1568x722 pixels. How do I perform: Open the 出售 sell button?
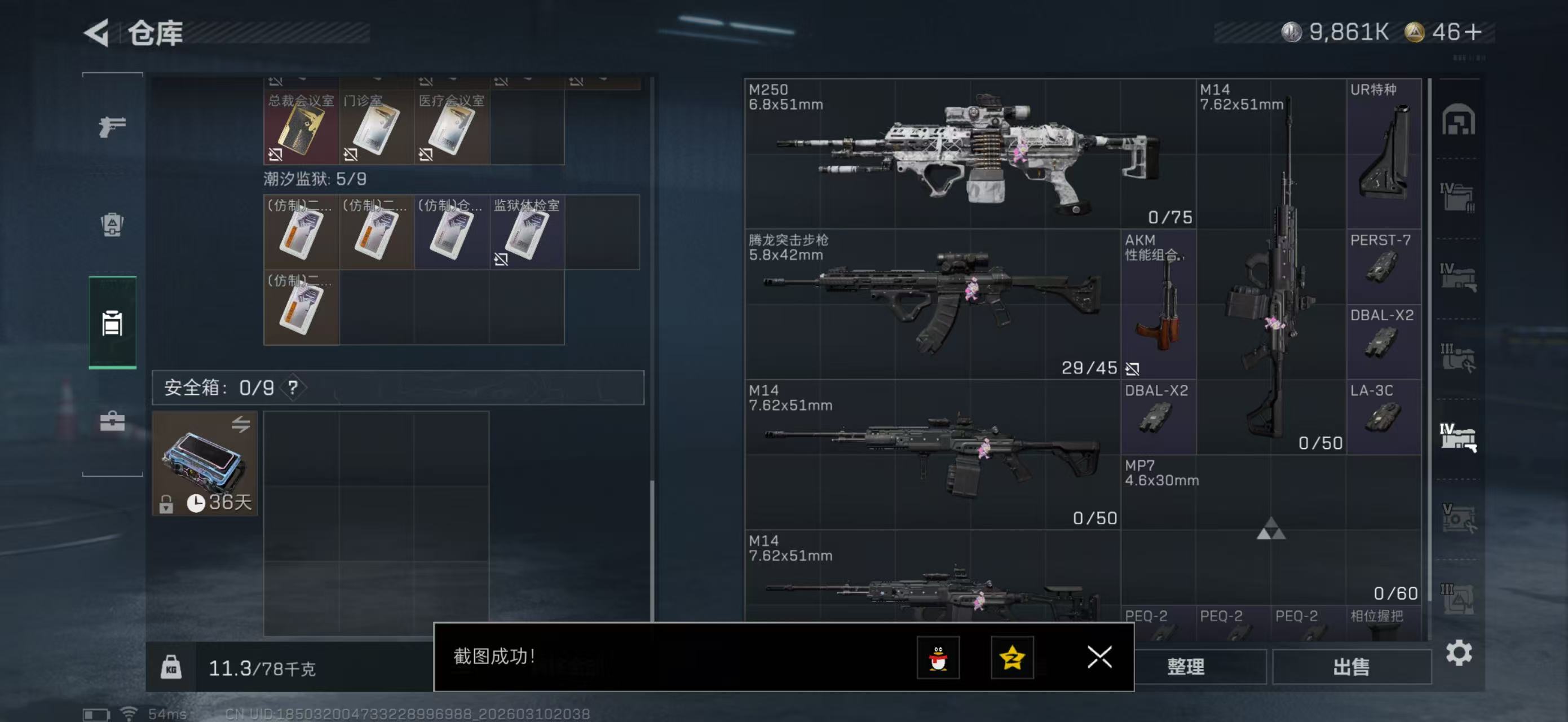[1351, 667]
